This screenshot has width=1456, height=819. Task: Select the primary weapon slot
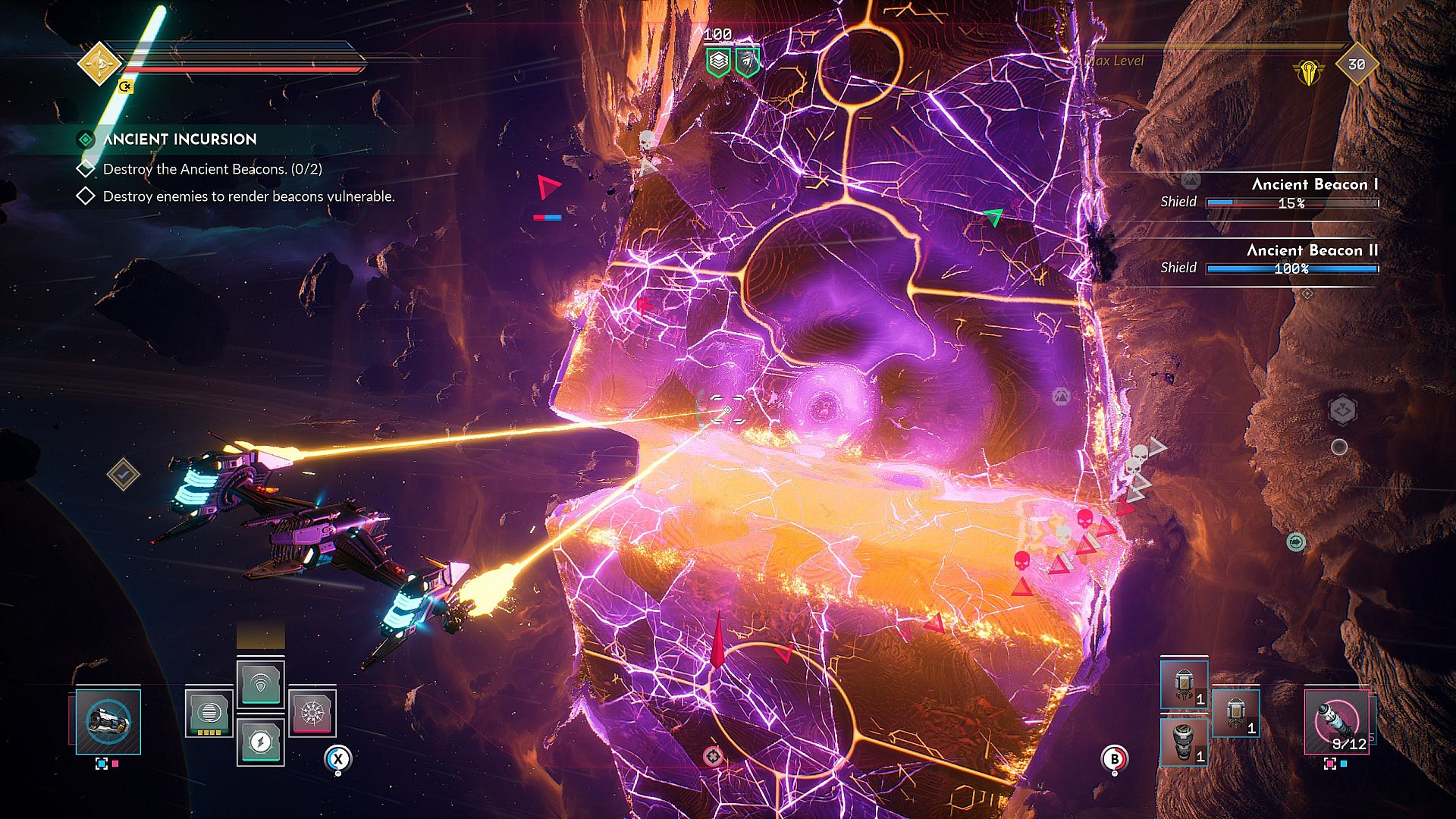coord(108,721)
